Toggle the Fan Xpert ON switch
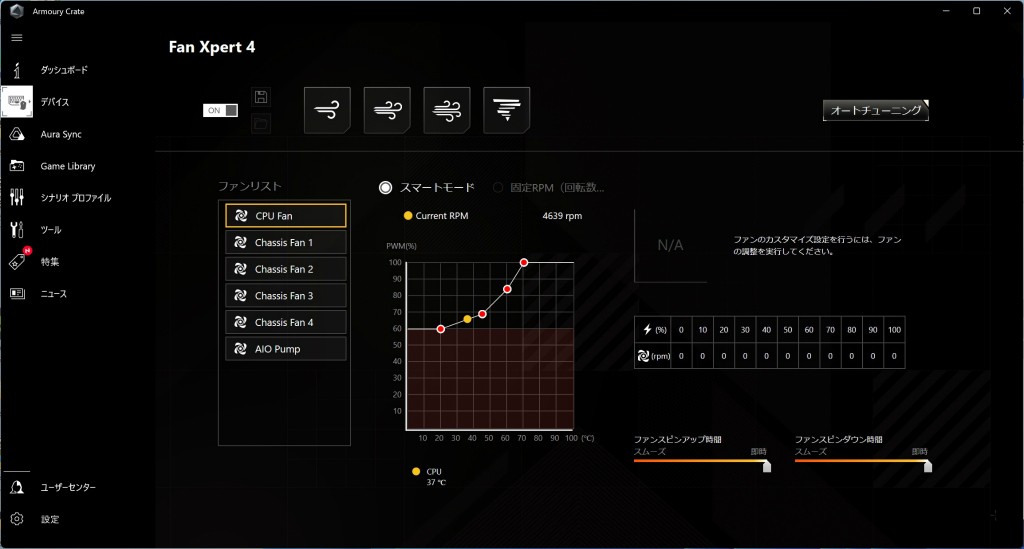1024x549 pixels. 221,110
